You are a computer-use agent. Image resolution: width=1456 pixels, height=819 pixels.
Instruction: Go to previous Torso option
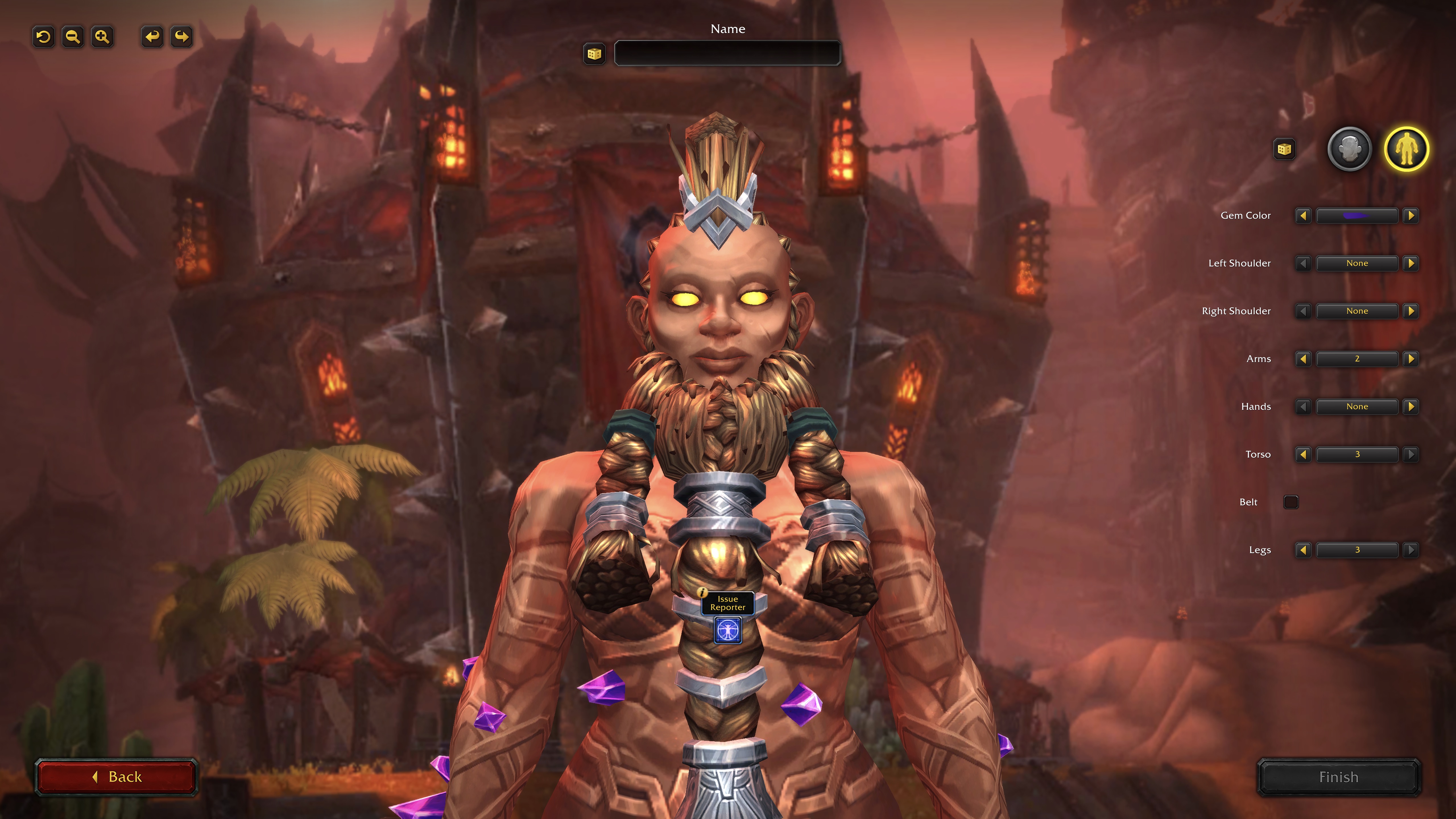[1303, 454]
